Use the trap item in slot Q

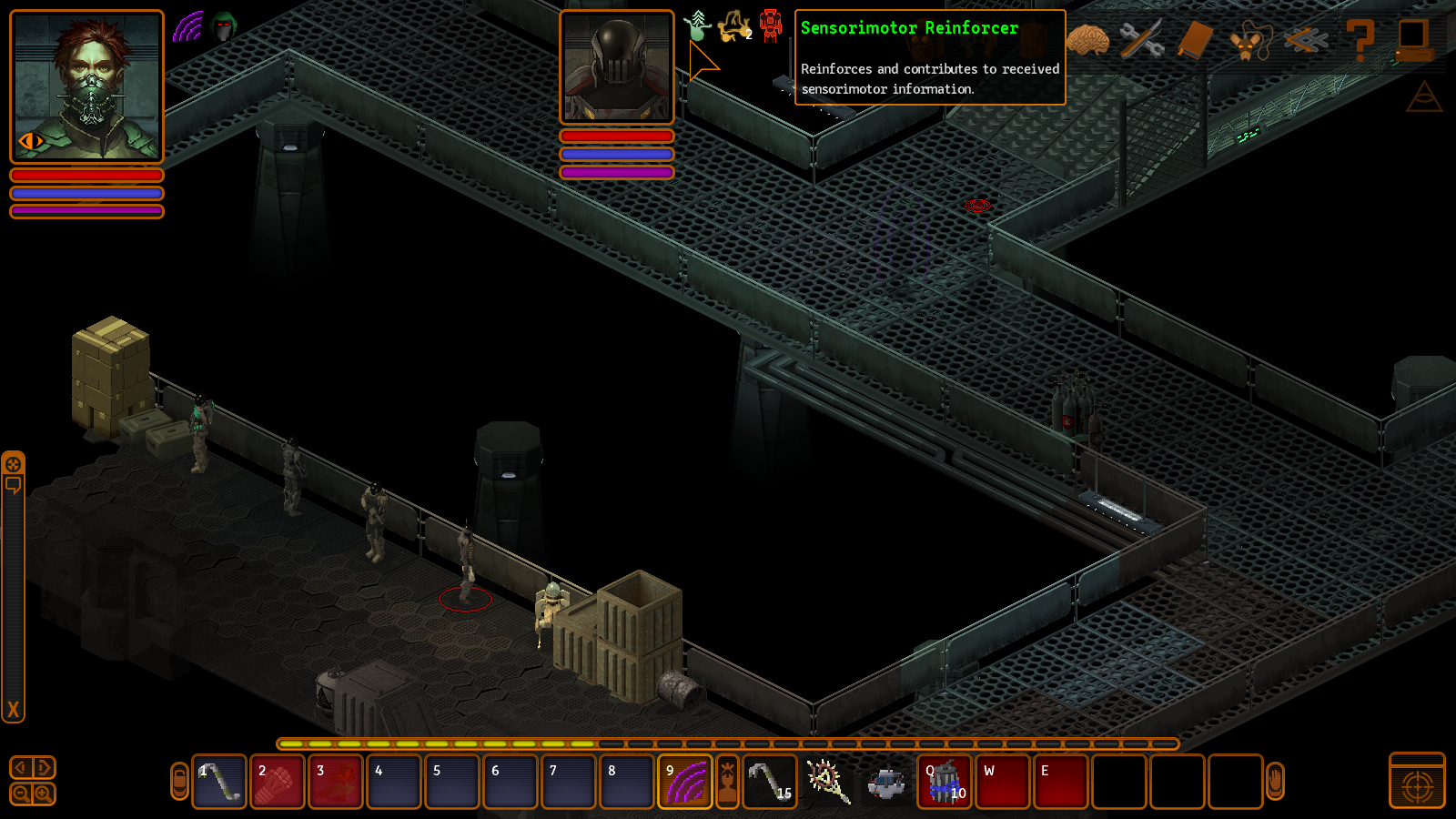click(945, 782)
